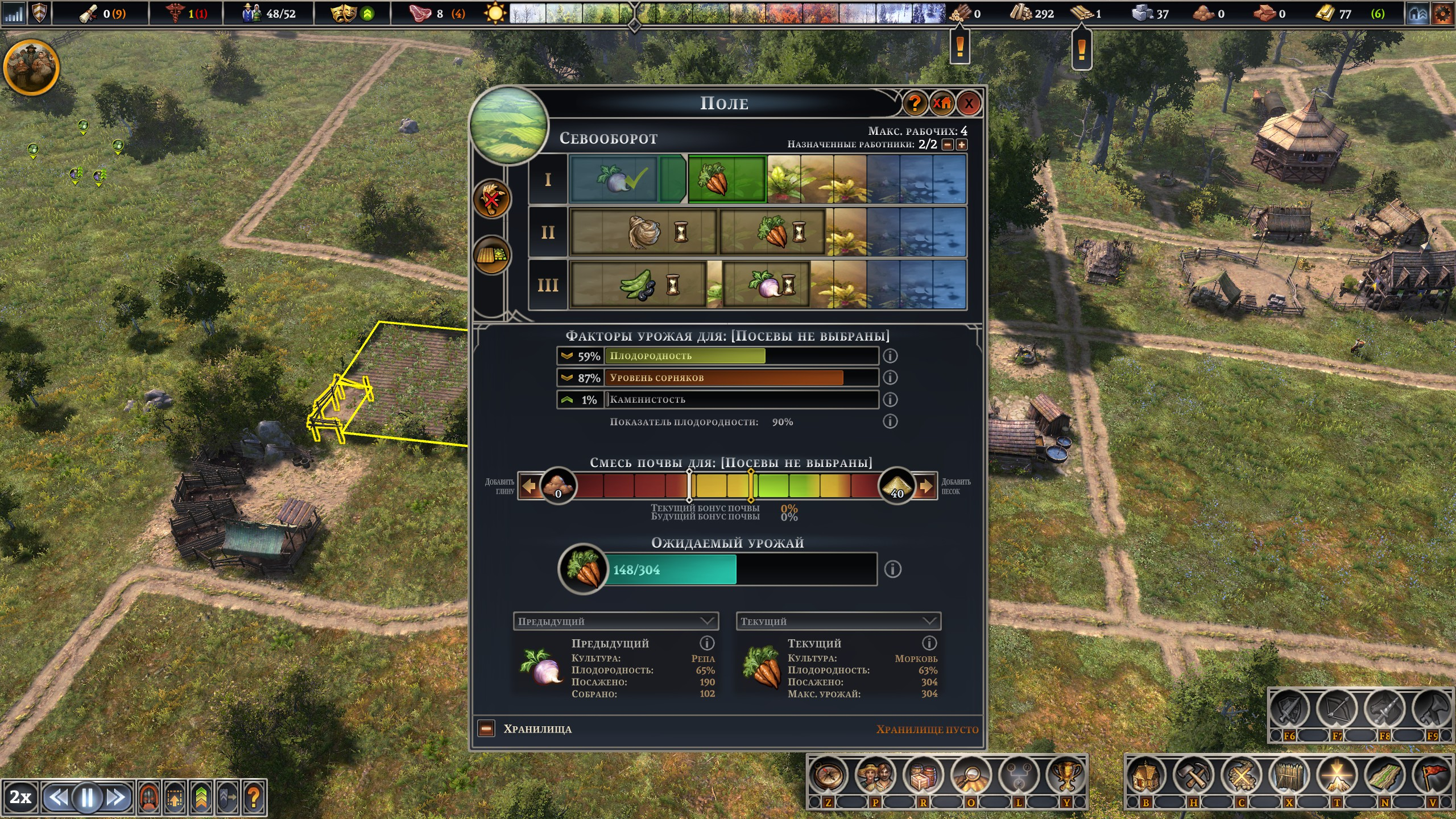
Task: Select the buckwheat crop slot in year II
Action: (x=643, y=231)
